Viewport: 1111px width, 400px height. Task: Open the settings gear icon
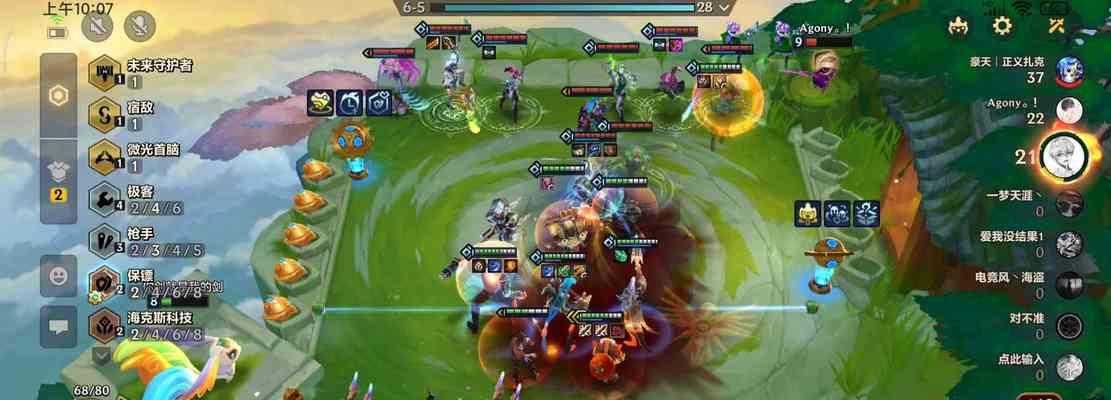click(1001, 26)
